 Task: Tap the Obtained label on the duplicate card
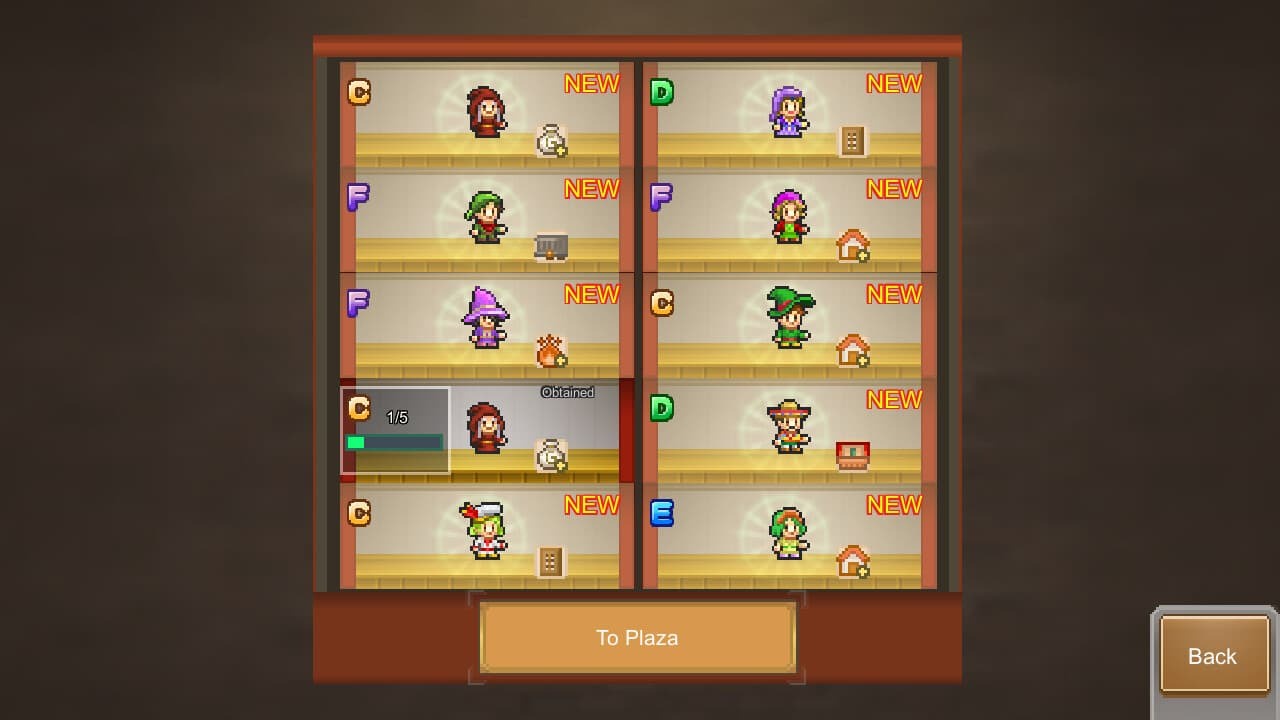(568, 392)
